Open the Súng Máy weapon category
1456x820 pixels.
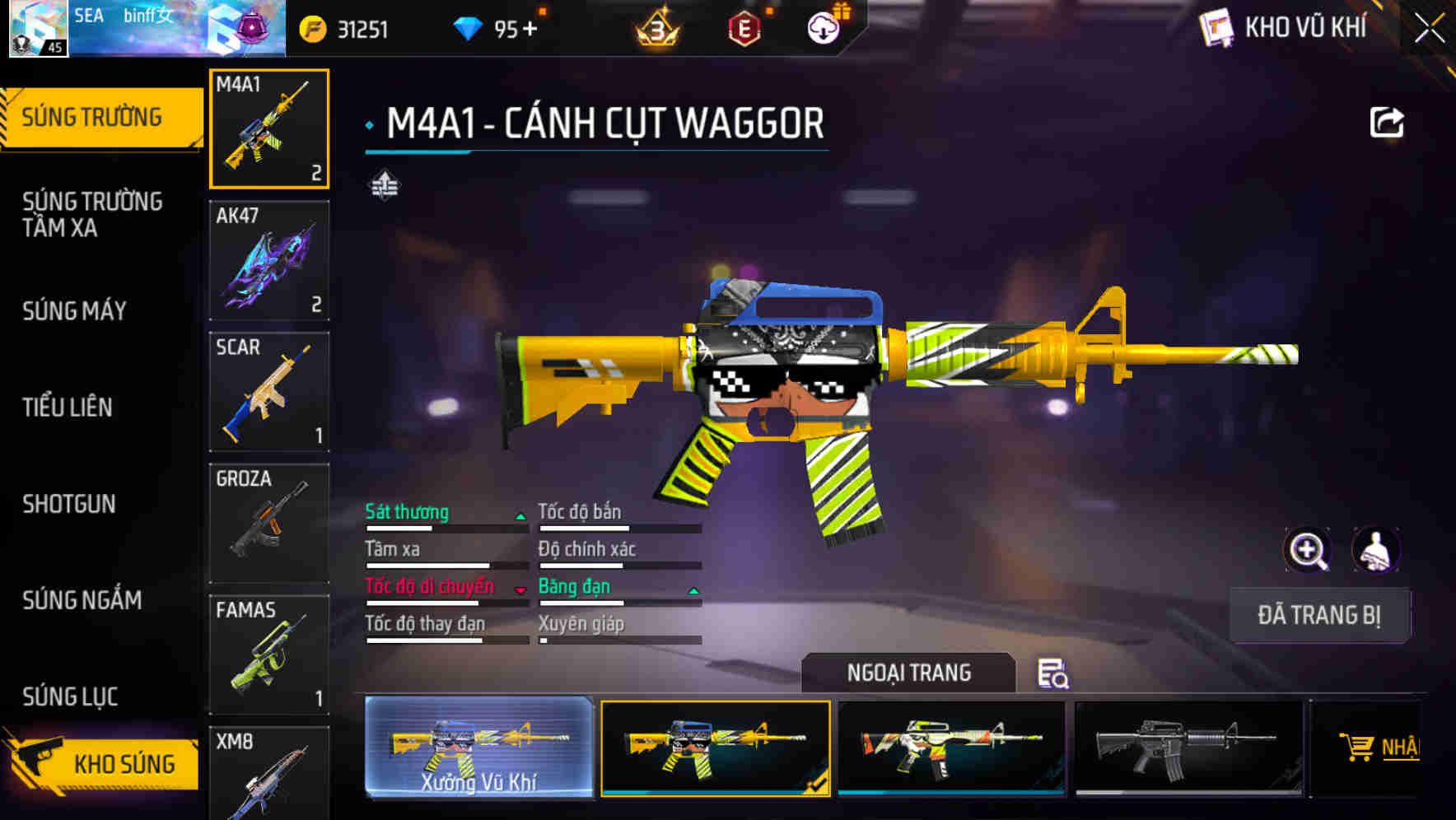pyautogui.click(x=75, y=310)
